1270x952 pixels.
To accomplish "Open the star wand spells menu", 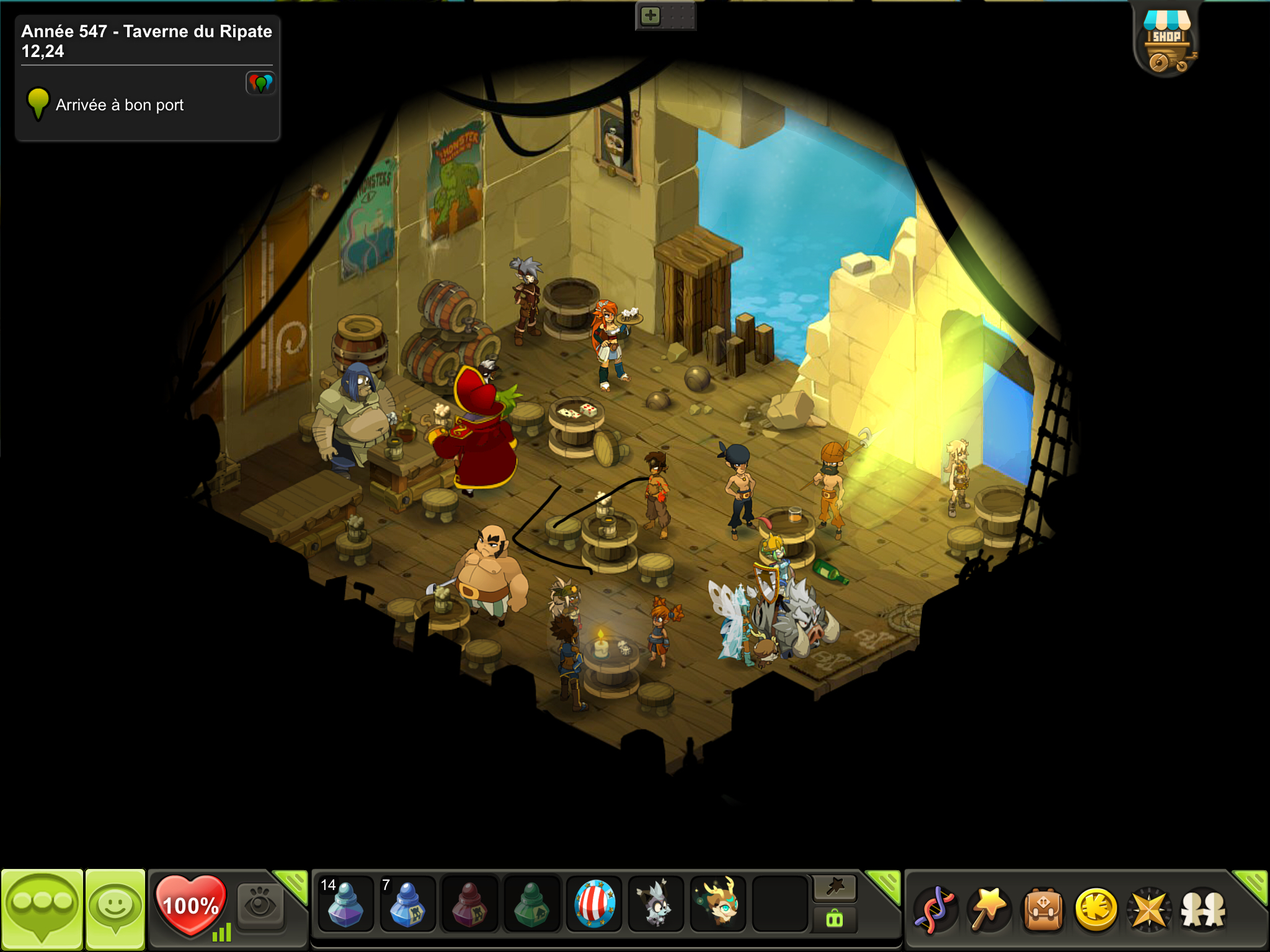I will click(x=989, y=910).
